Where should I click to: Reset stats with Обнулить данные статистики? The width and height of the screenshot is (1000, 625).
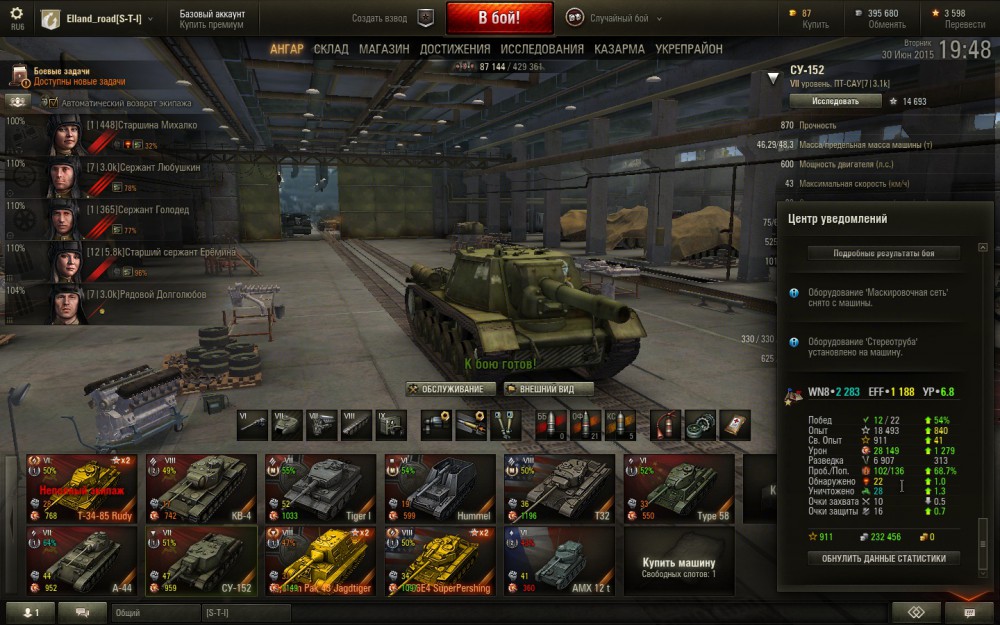(x=883, y=558)
